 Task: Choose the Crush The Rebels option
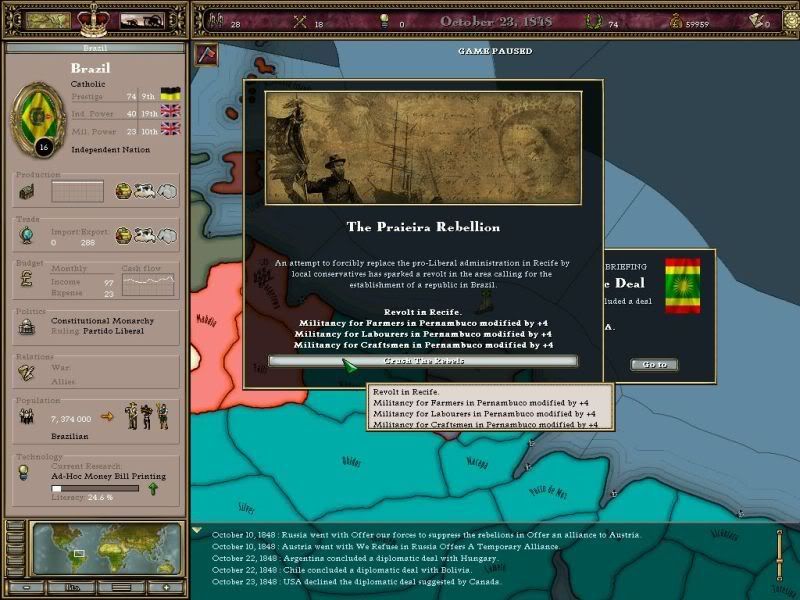click(422, 360)
